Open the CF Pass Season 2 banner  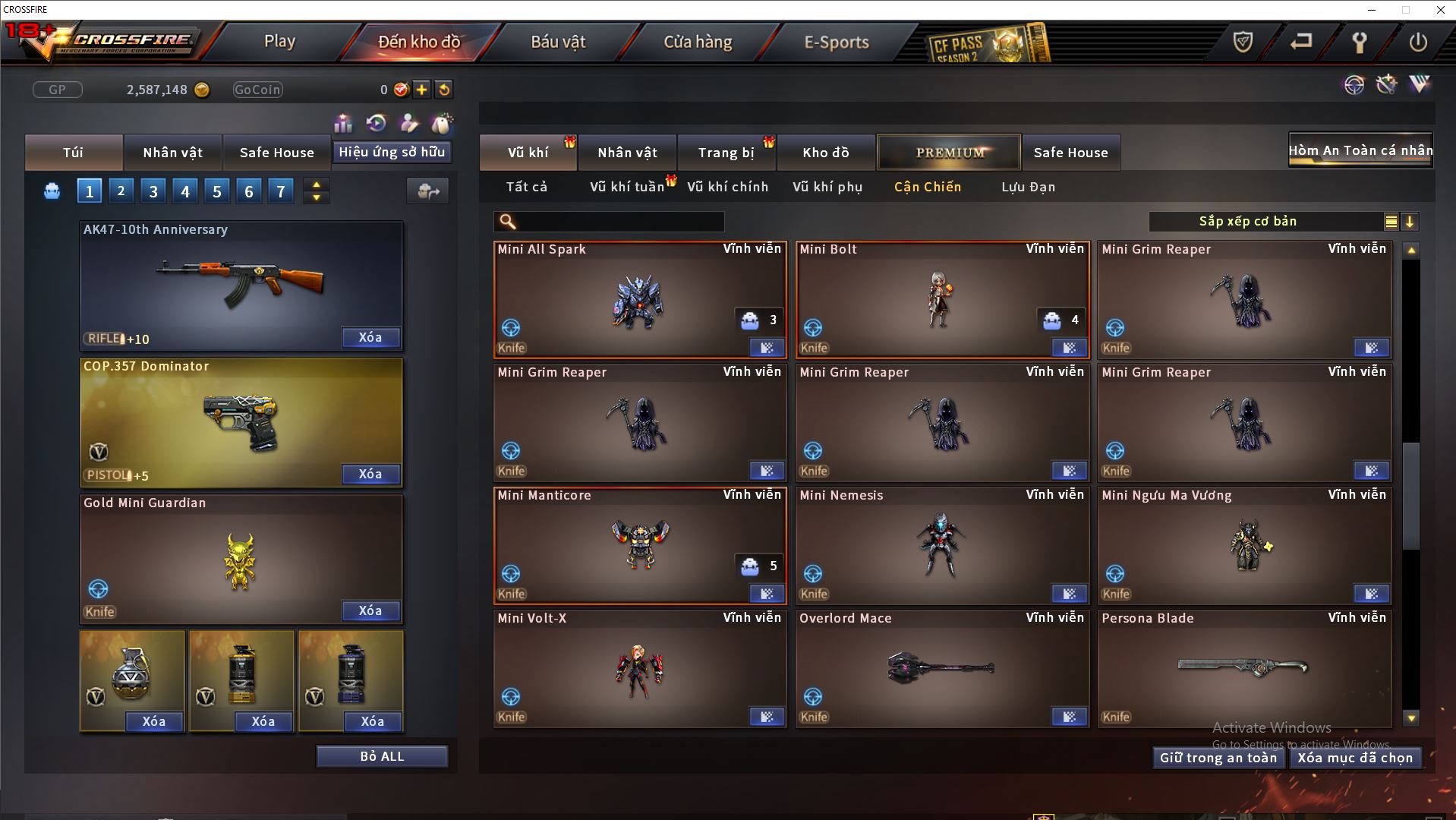(988, 44)
